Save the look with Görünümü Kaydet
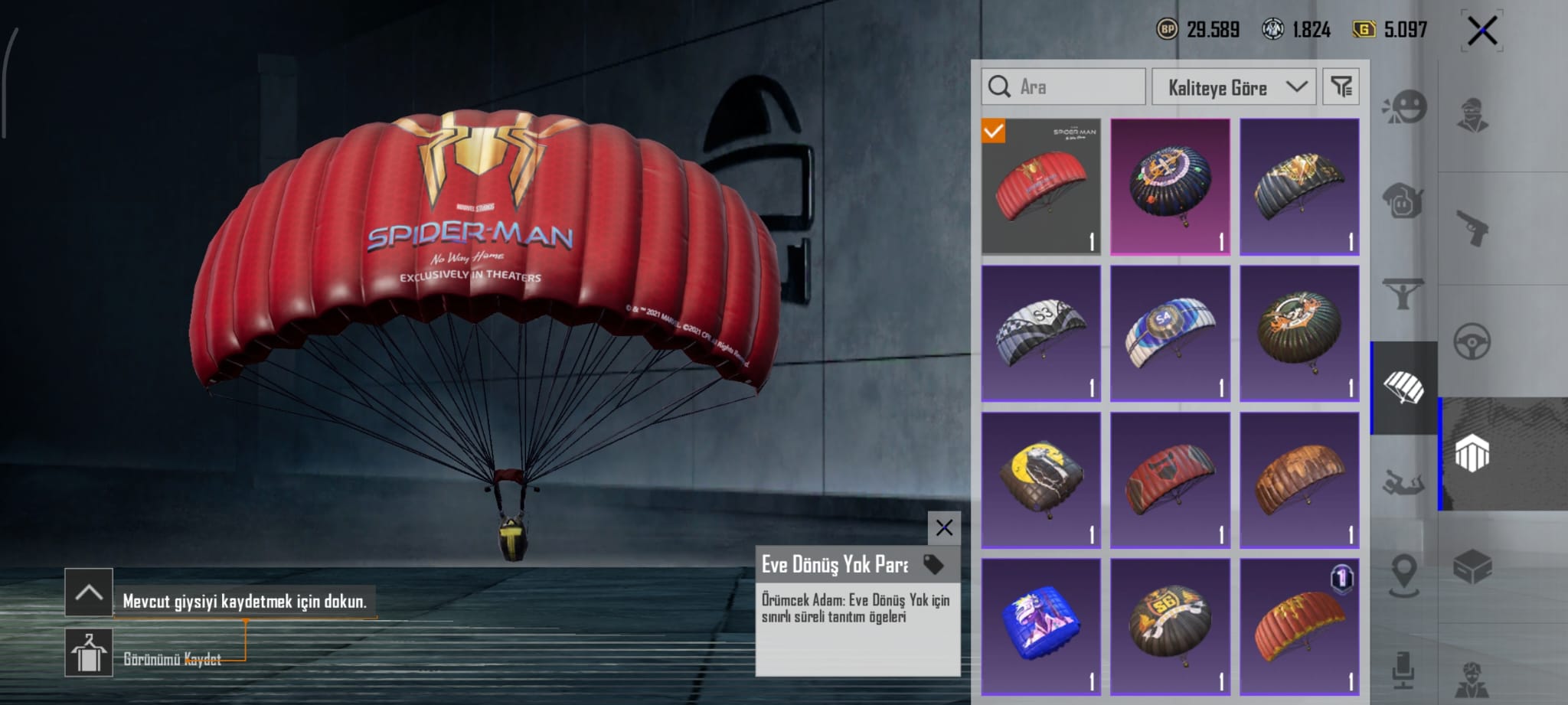 [x=89, y=653]
